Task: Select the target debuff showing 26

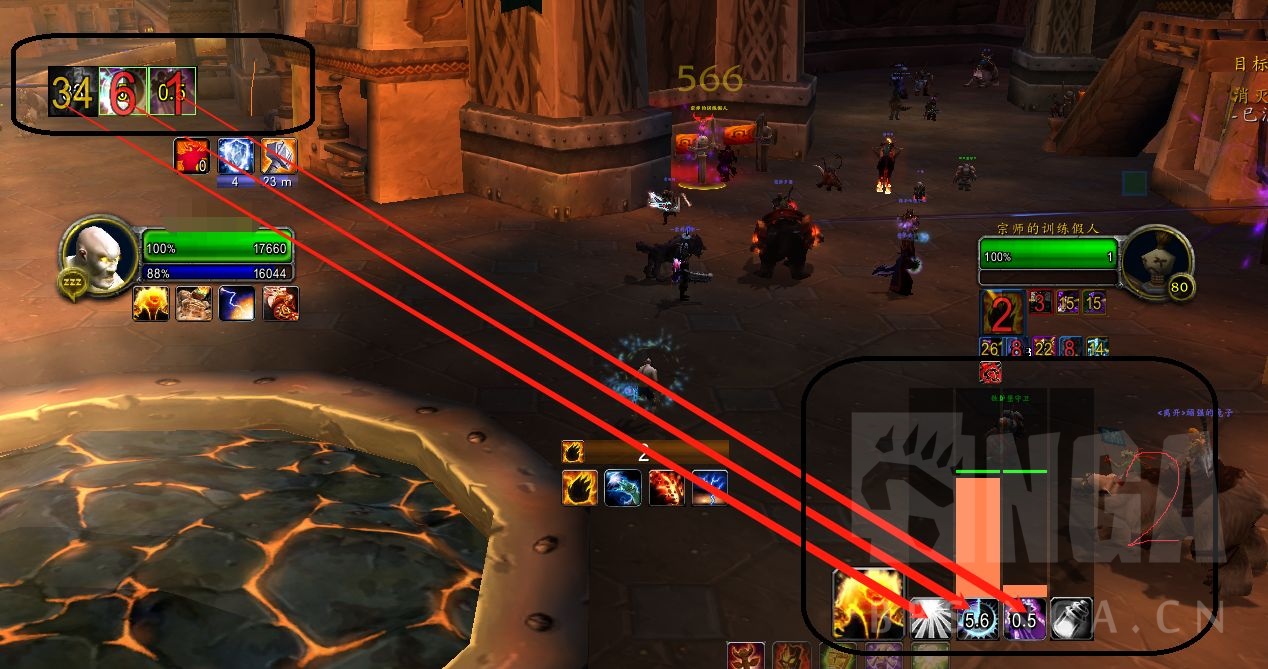Action: 991,347
